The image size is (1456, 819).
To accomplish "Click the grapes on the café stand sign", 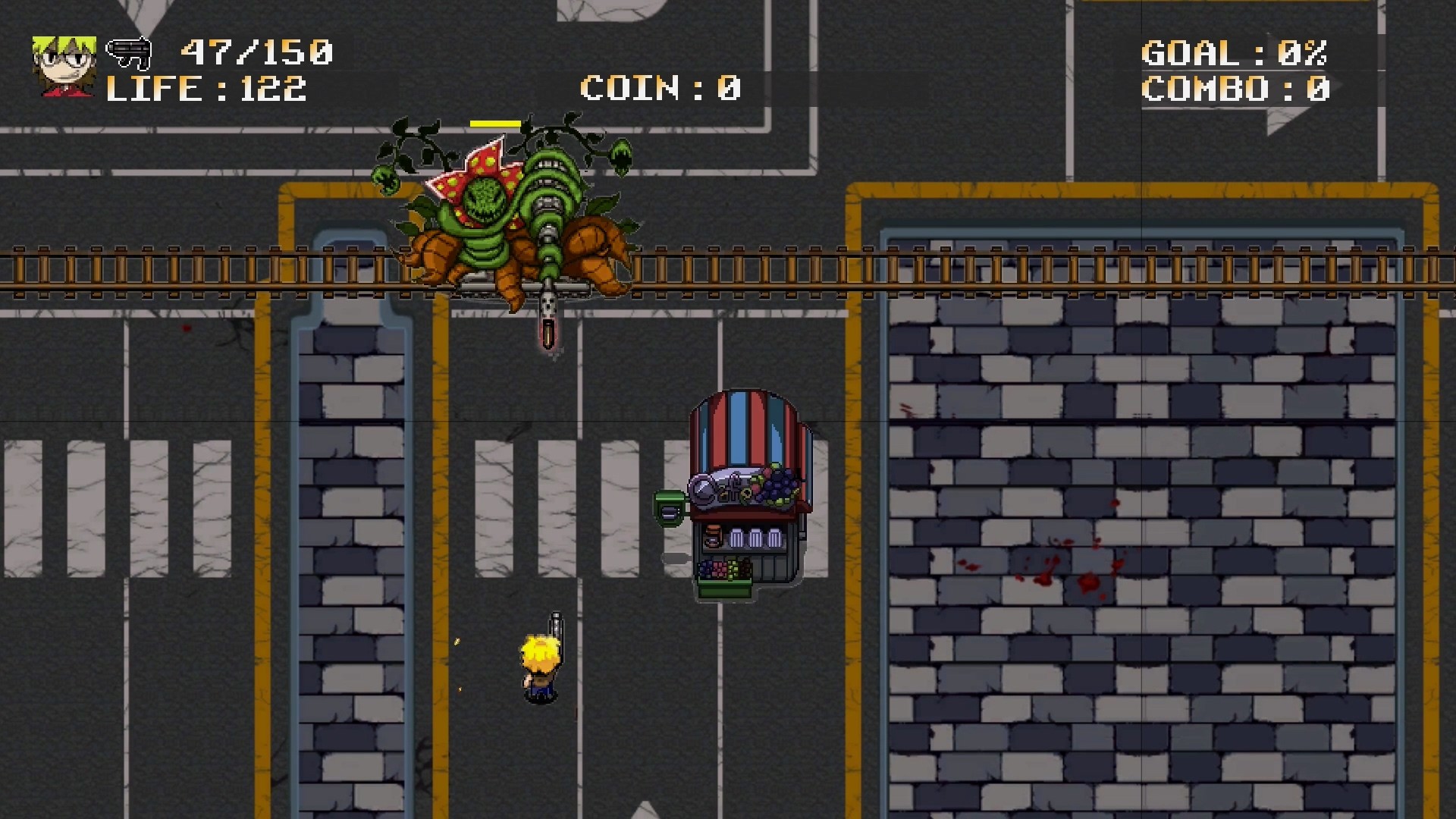I will (777, 485).
